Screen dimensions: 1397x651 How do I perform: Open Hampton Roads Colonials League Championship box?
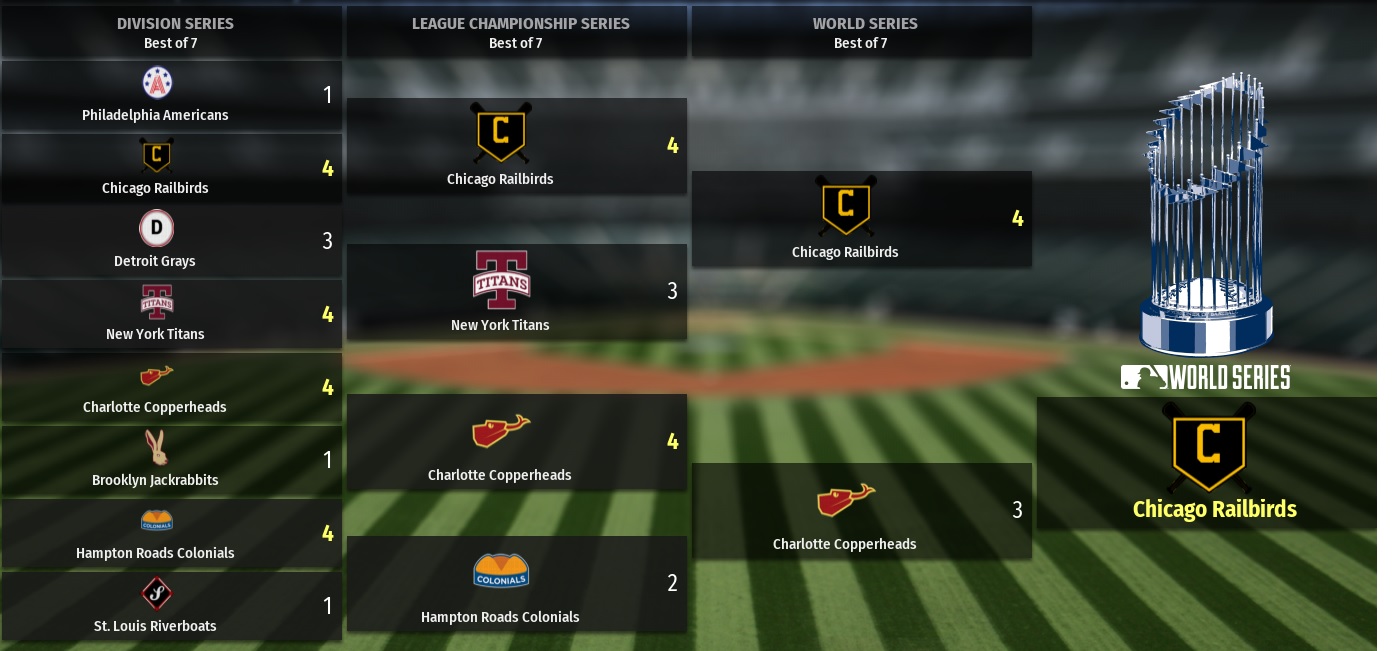(516, 584)
